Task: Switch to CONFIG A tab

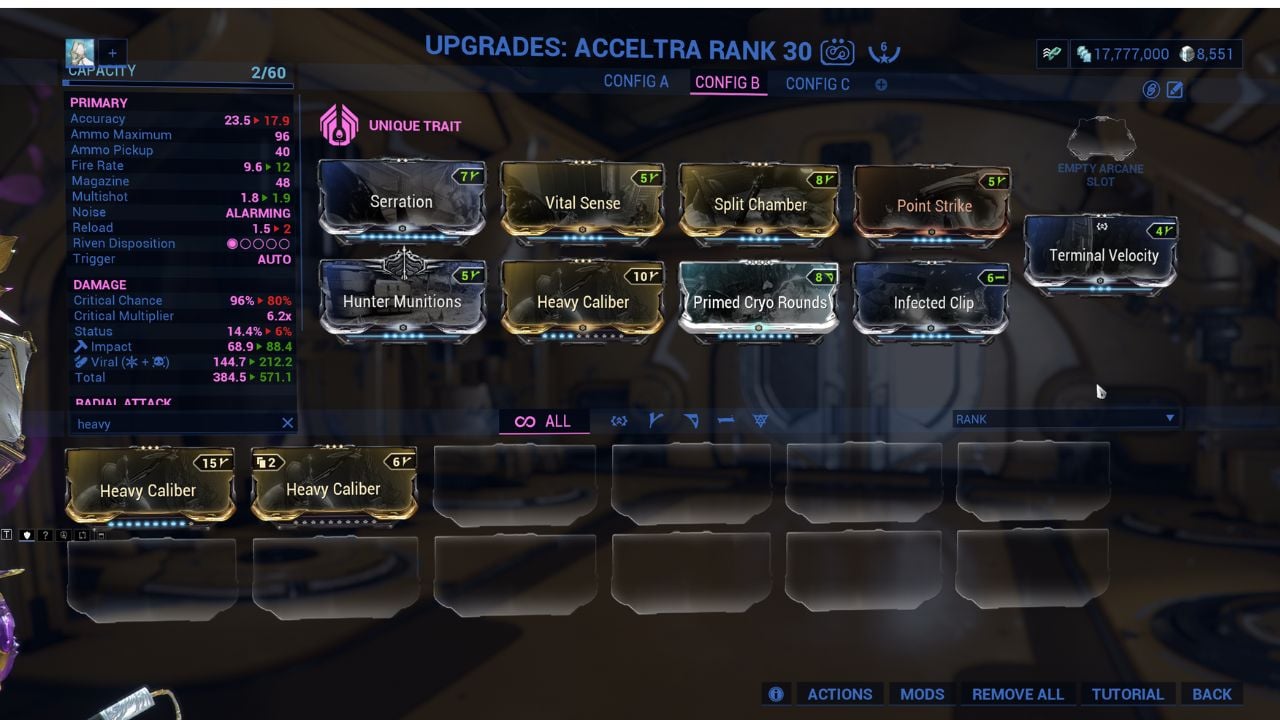Action: click(637, 83)
